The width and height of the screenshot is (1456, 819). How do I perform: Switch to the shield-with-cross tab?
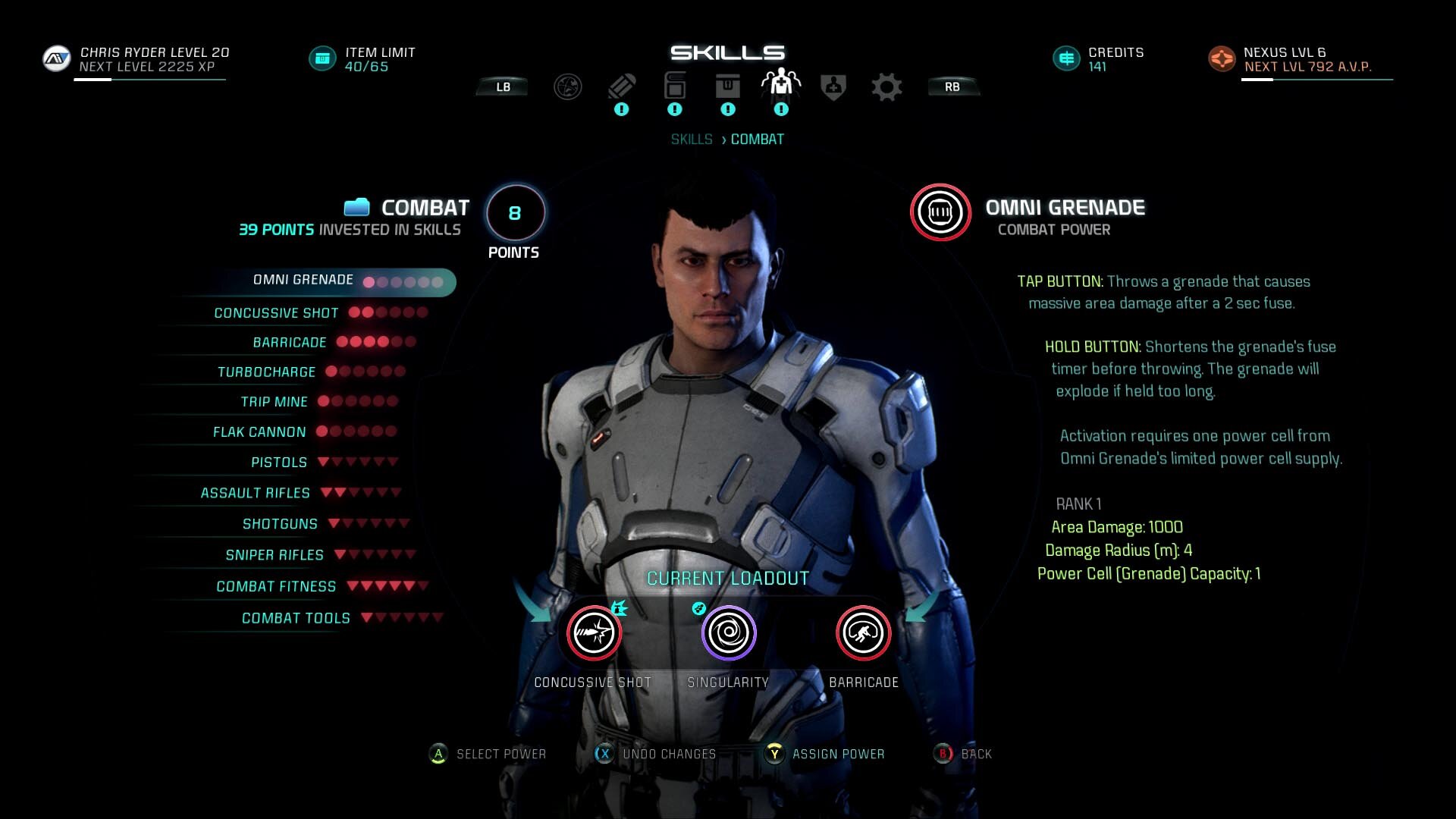point(833,87)
